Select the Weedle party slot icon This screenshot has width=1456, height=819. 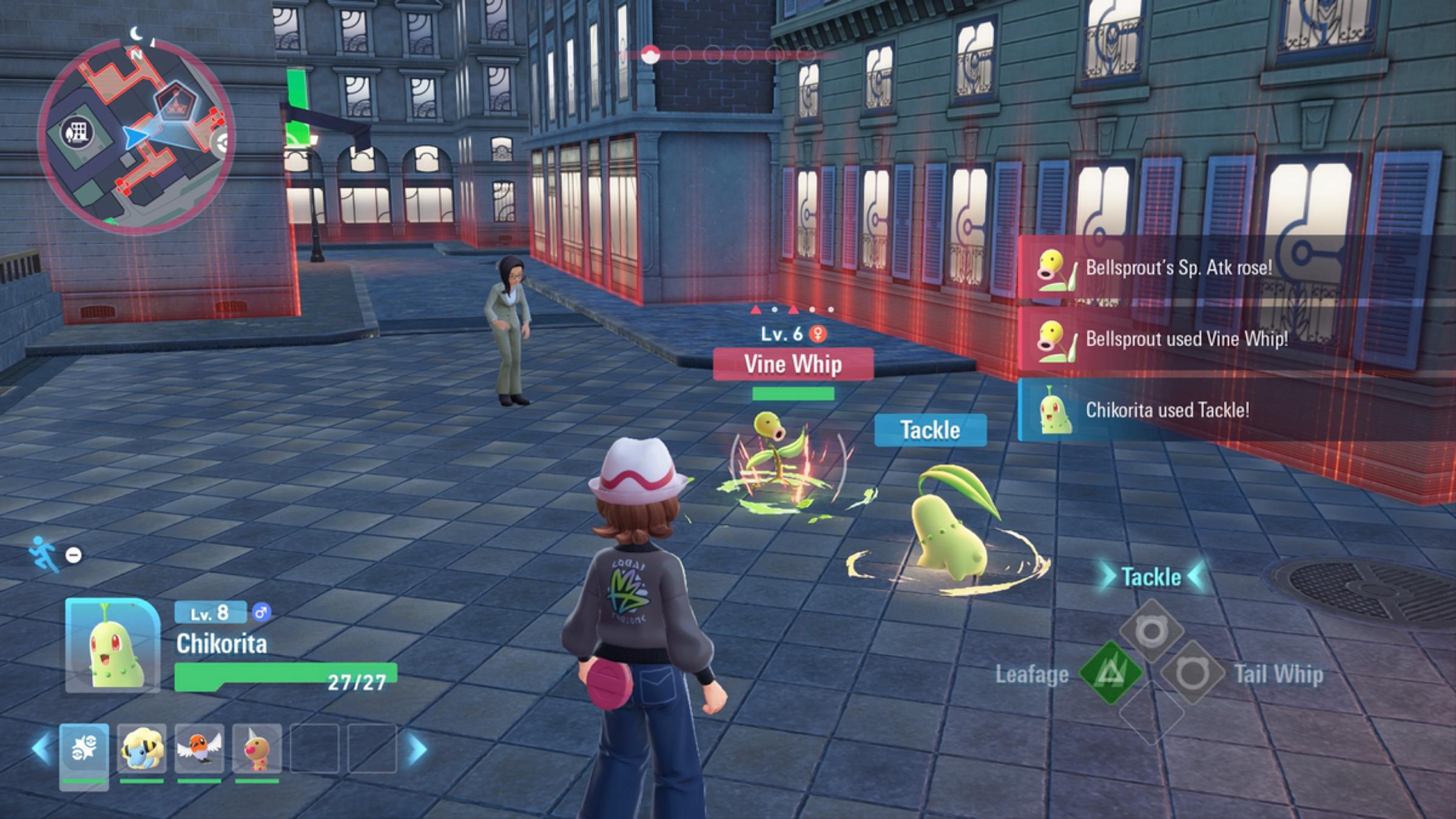[x=257, y=748]
